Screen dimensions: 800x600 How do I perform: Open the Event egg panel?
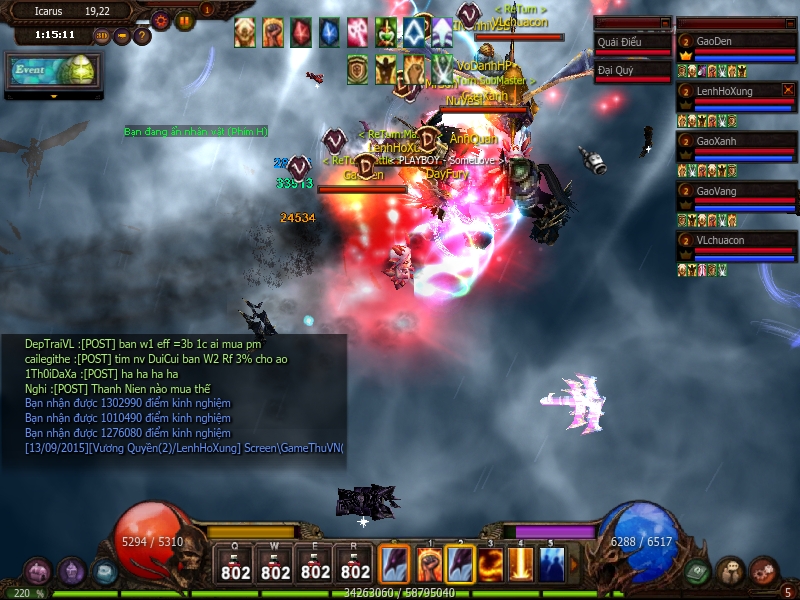[x=54, y=72]
